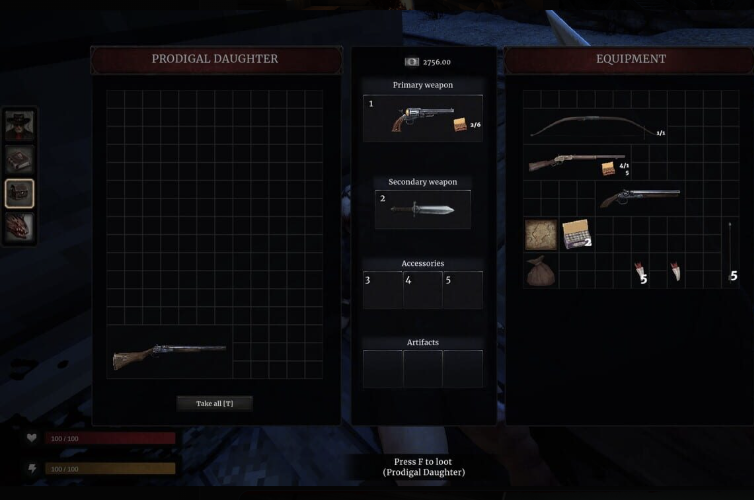Select the map item in equipment
754x500 pixels.
coord(541,235)
